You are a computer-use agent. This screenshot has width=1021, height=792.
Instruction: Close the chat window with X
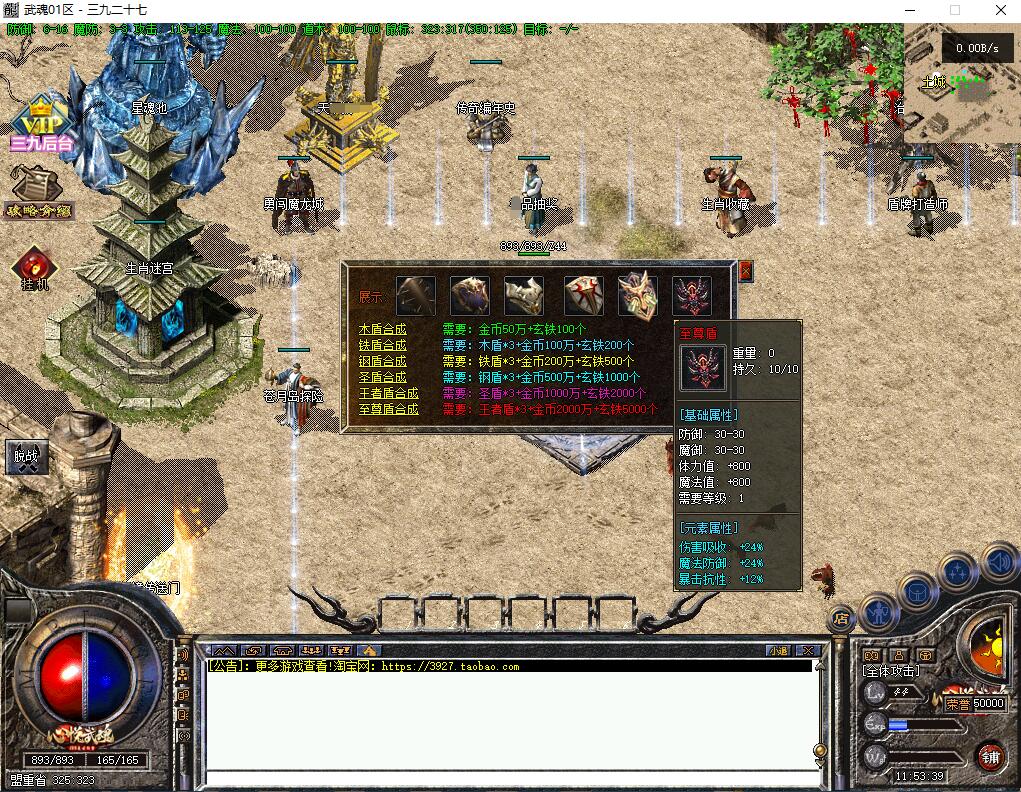(x=808, y=651)
